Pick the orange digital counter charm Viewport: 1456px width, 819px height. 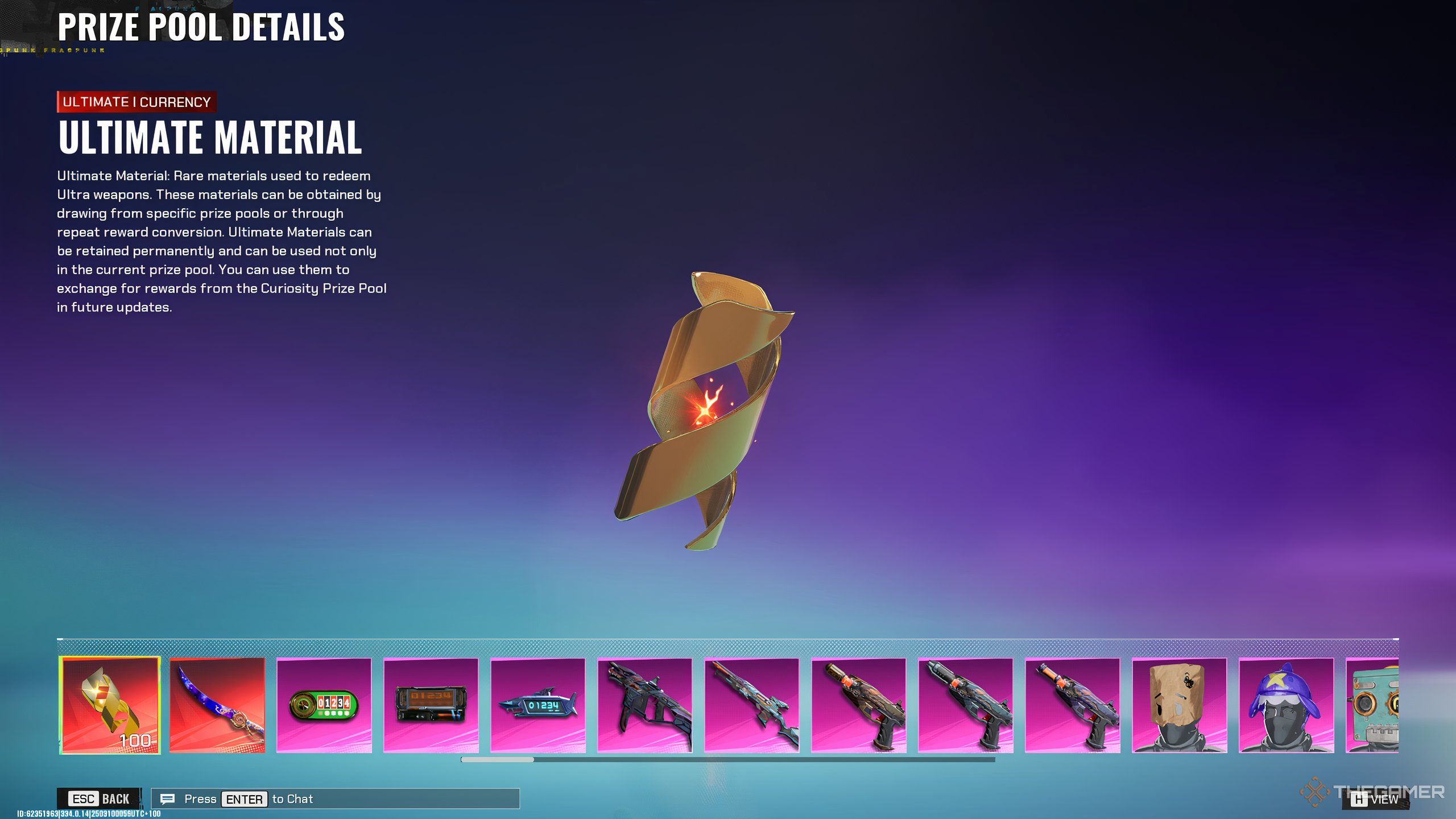(x=431, y=705)
